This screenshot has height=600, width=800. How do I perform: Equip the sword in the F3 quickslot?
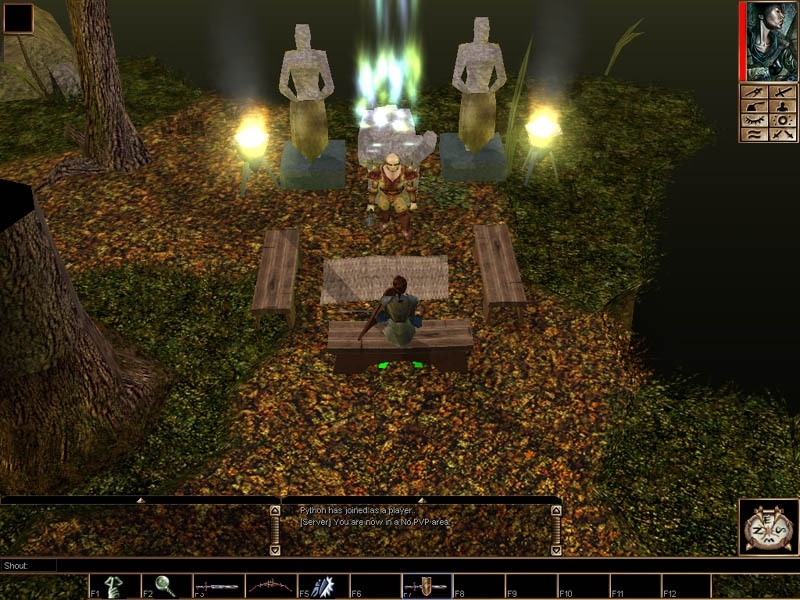pos(218,586)
